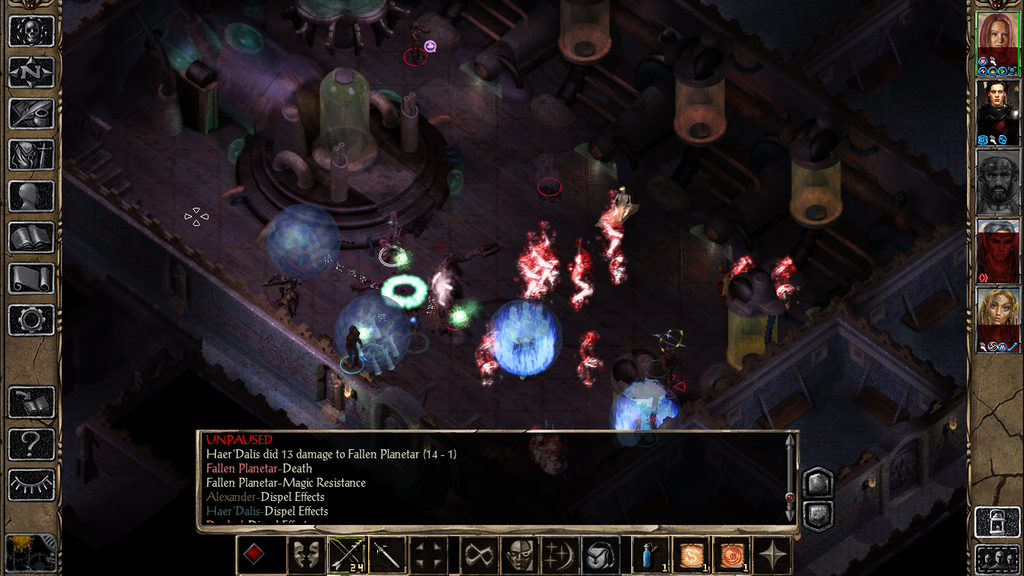Select the red-haired woman's party portrait
Viewport: 1024px width, 576px height.
tap(997, 38)
